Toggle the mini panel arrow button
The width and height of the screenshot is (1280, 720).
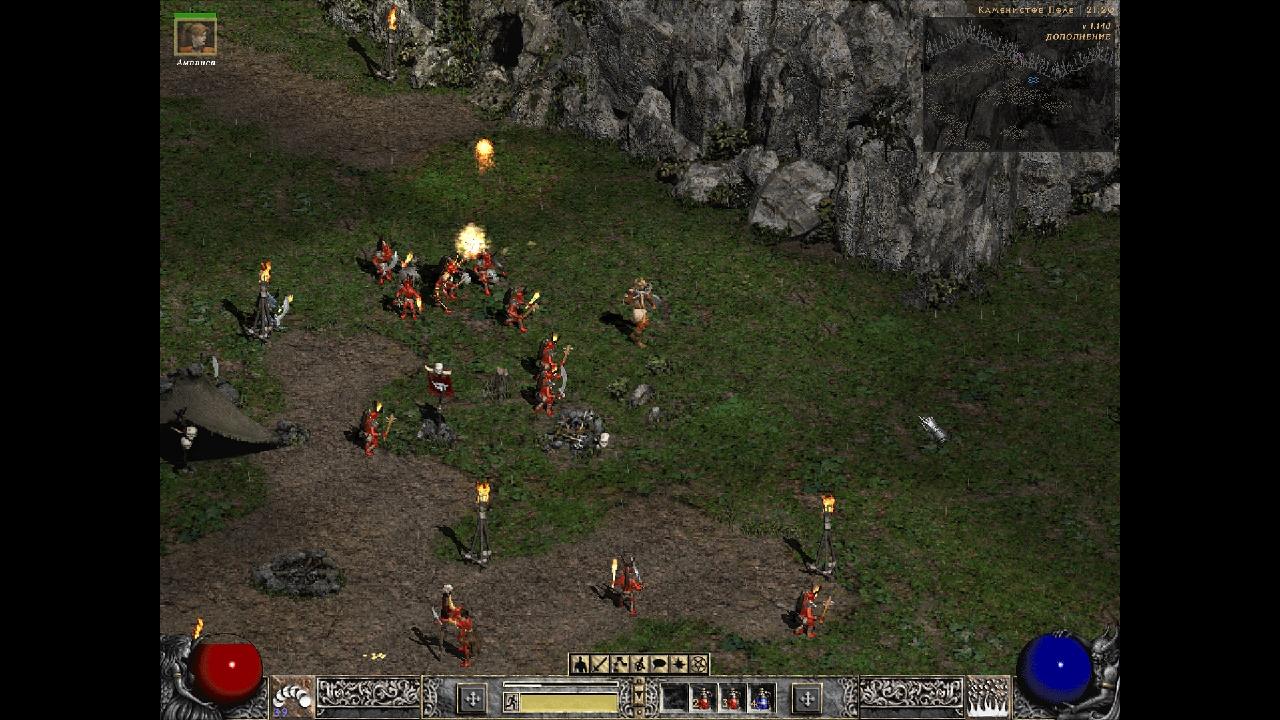pos(640,688)
